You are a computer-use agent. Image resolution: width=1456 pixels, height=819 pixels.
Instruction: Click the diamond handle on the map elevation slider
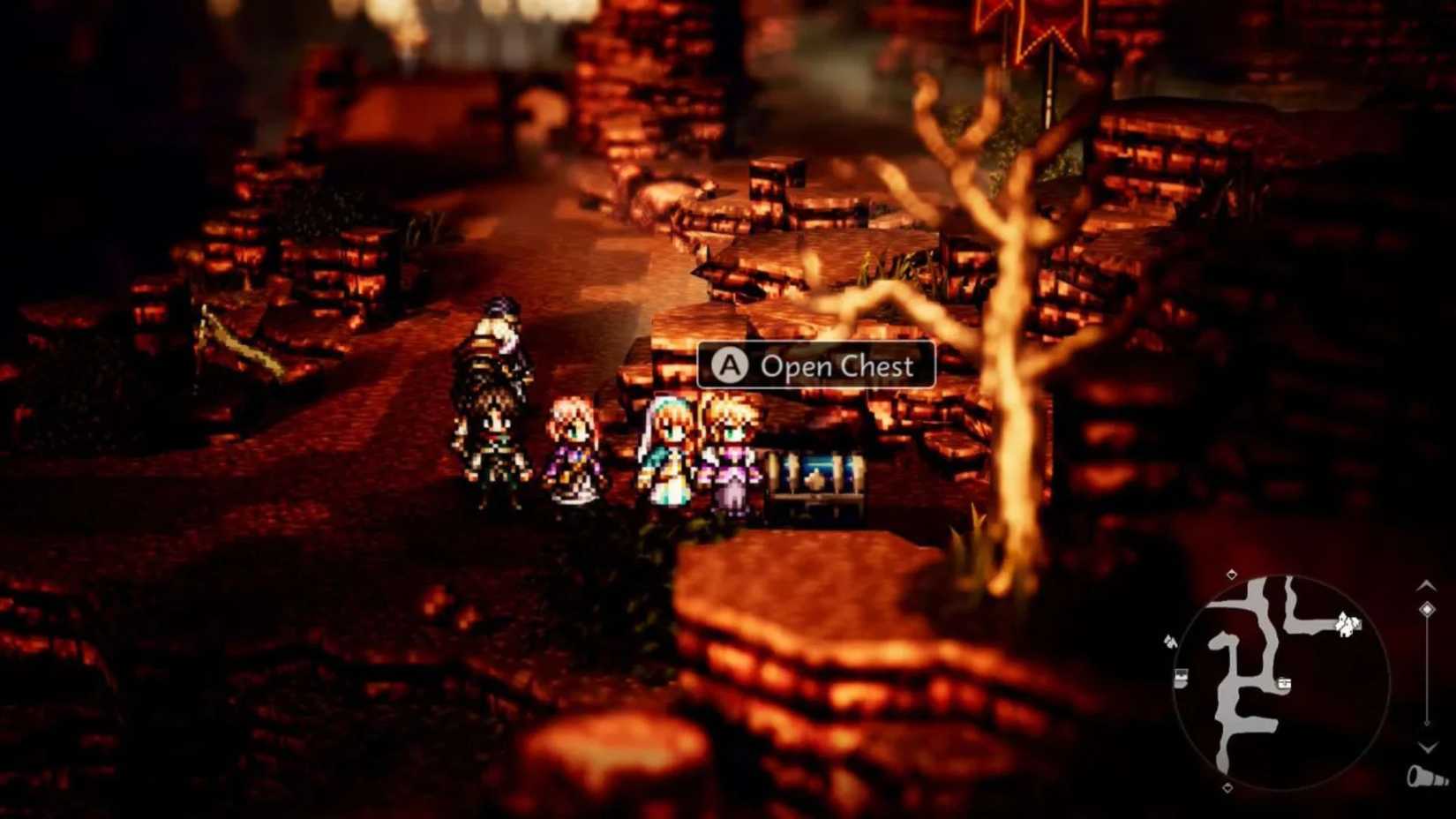pyautogui.click(x=1427, y=609)
